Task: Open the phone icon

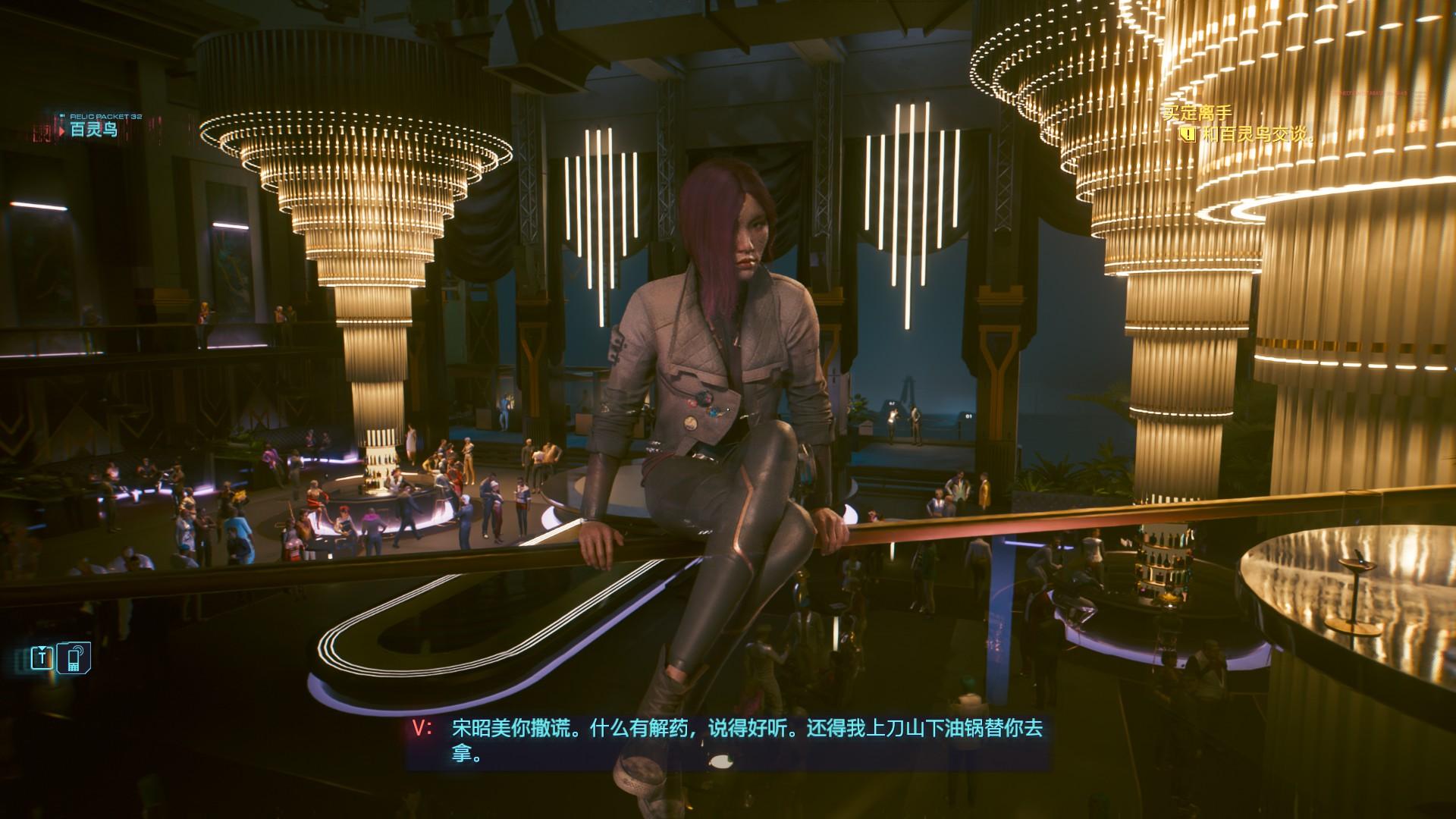Action: point(76,657)
